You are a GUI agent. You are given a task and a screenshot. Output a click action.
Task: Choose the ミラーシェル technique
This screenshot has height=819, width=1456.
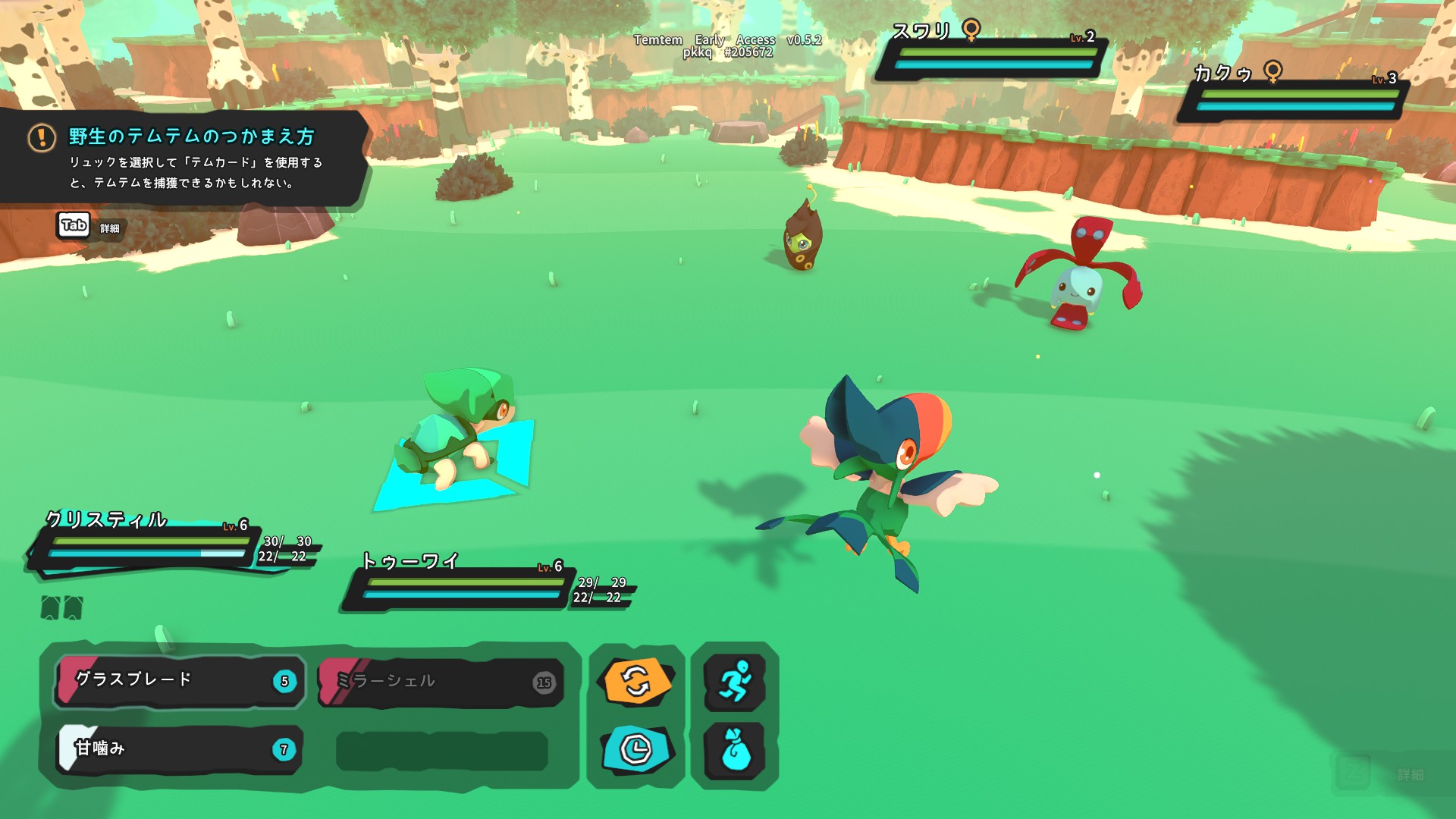441,681
